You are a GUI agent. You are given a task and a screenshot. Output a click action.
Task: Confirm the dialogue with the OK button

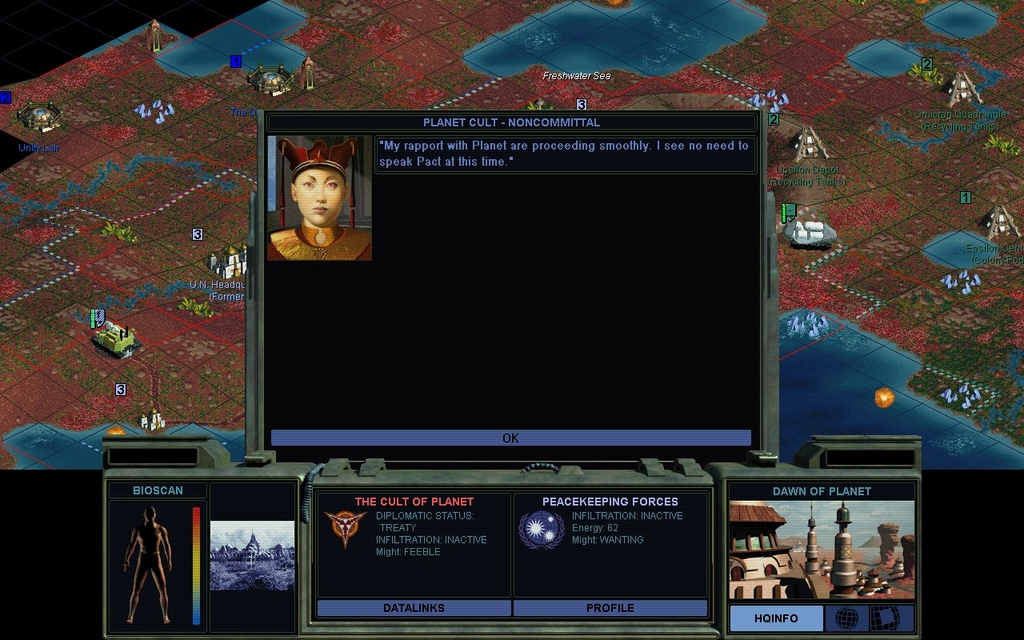point(510,438)
